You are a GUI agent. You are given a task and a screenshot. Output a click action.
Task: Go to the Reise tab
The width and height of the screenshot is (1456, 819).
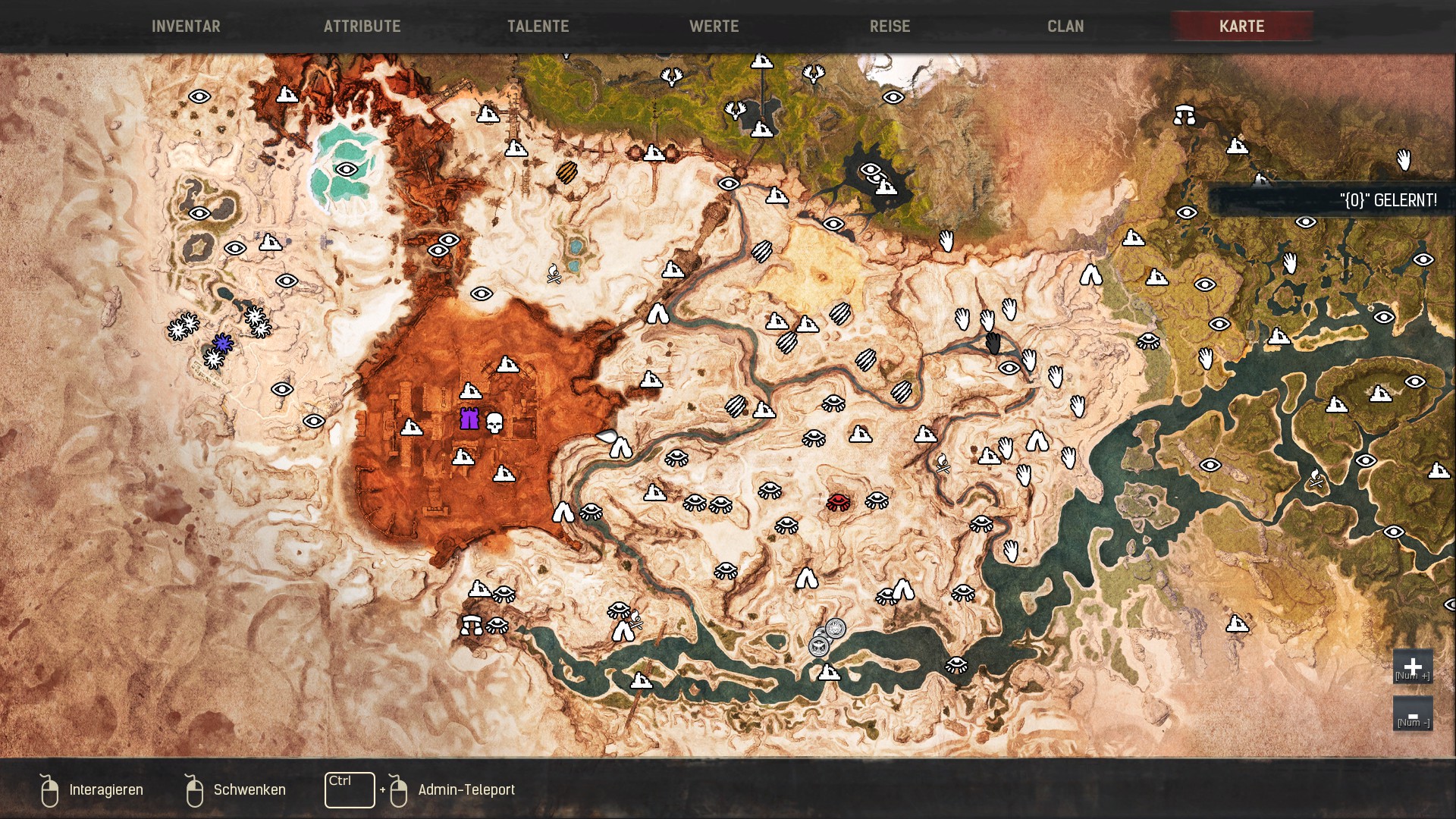(890, 27)
